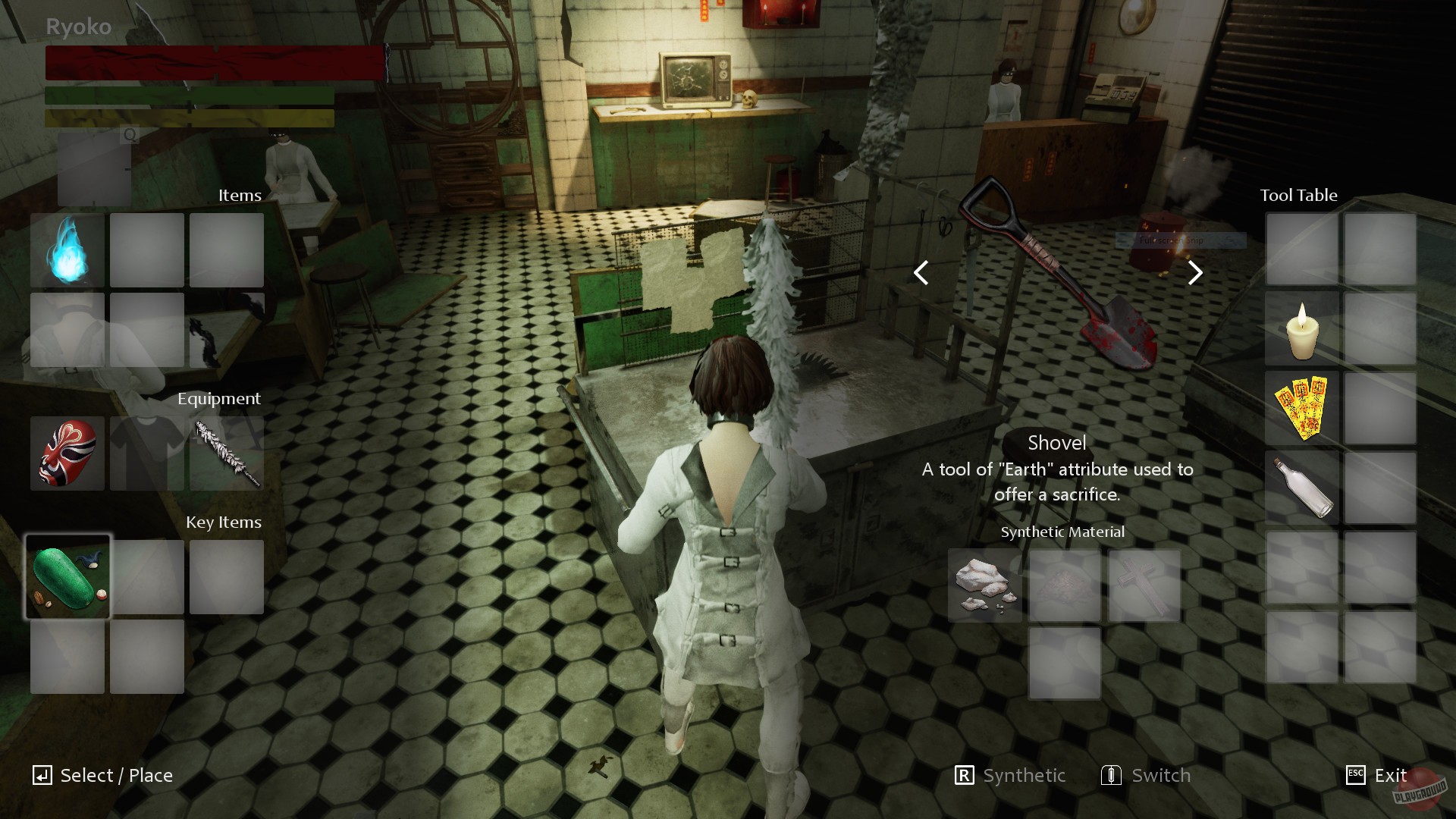Select the white feather whip equipment
The image size is (1456, 819).
225,453
